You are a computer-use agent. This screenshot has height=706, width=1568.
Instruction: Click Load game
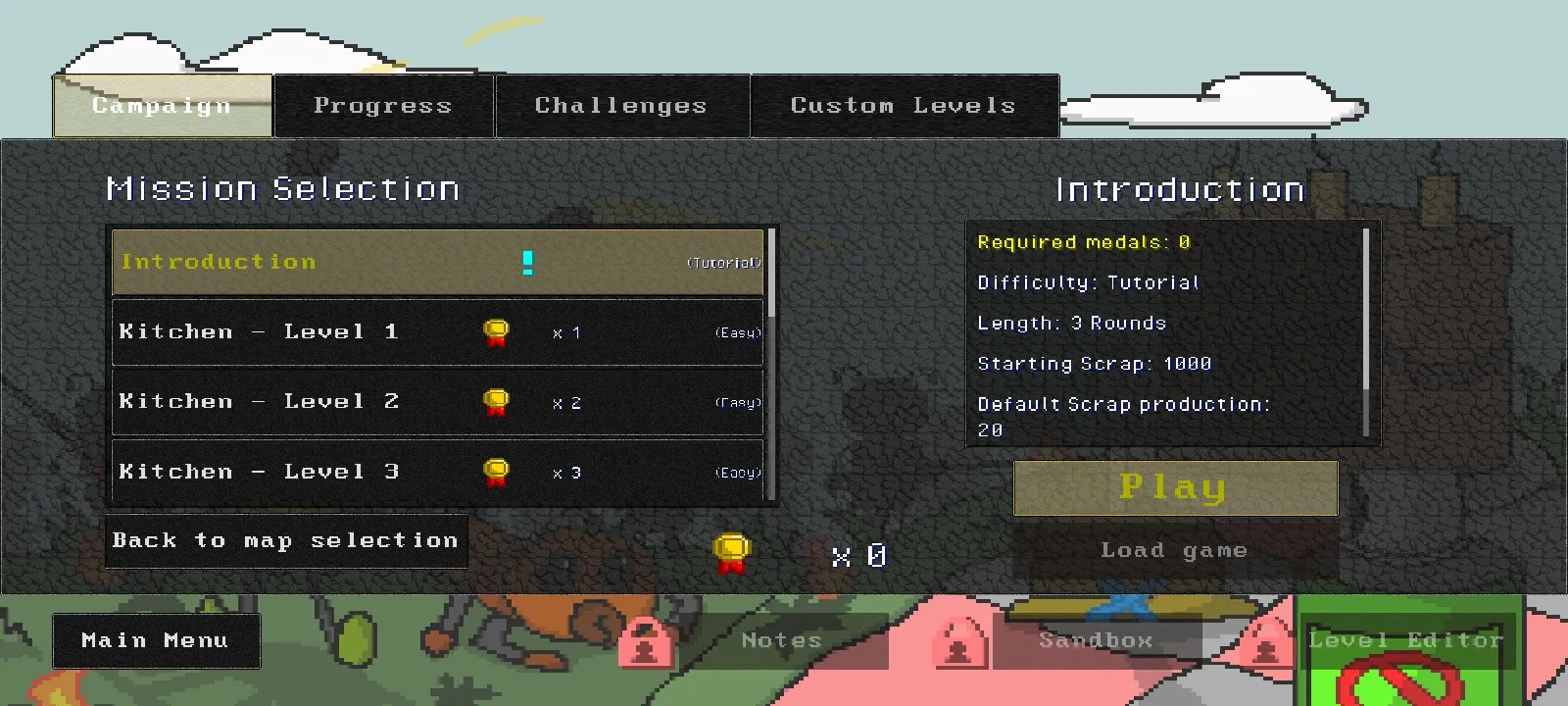coord(1175,550)
